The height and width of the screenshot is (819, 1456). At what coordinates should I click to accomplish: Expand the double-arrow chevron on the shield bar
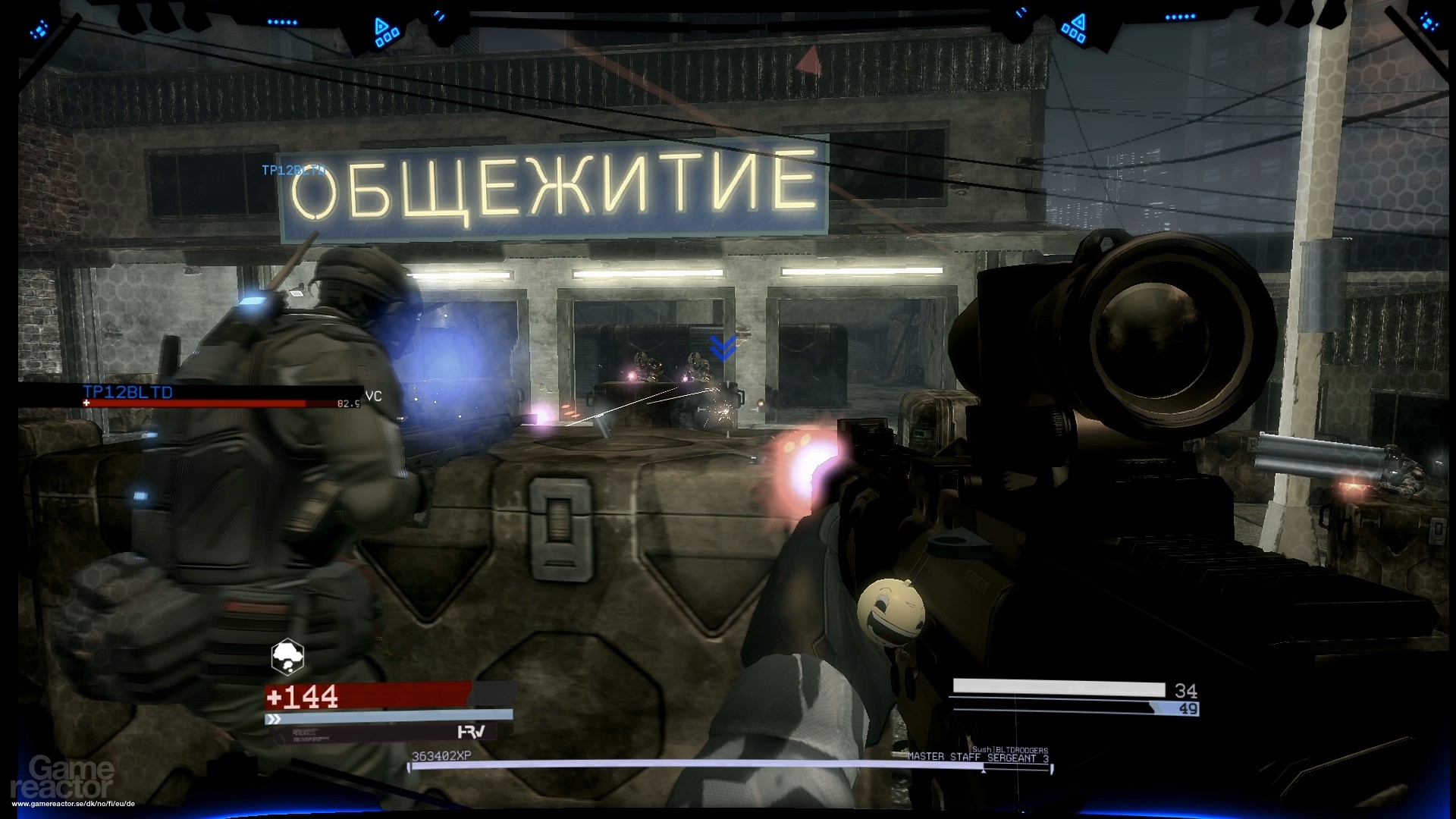point(273,718)
